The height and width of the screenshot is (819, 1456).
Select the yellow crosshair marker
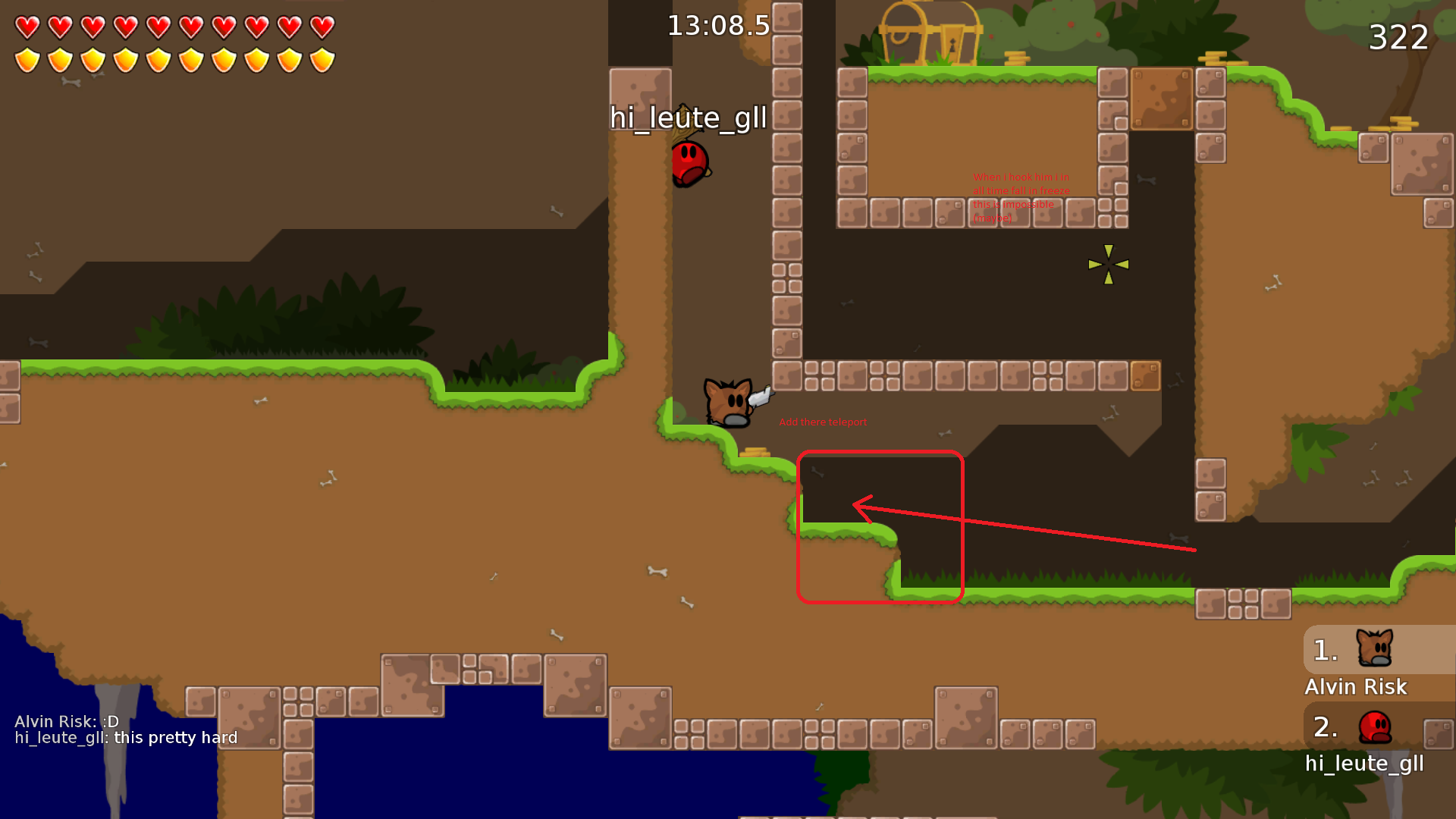pyautogui.click(x=1108, y=265)
